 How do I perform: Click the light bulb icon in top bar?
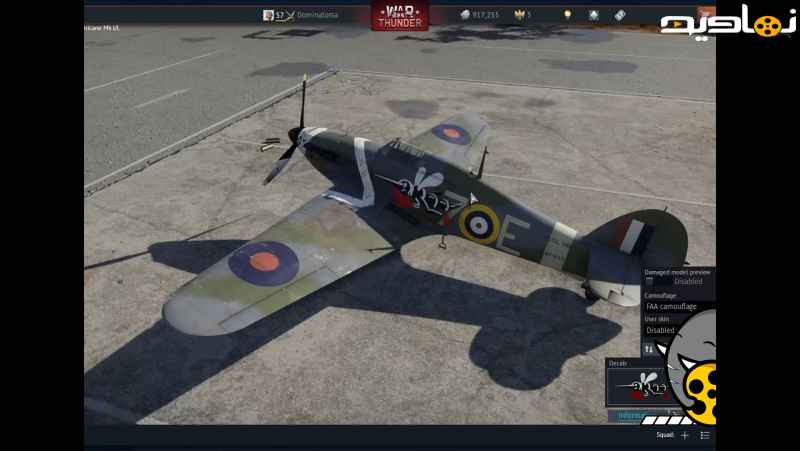click(x=567, y=15)
